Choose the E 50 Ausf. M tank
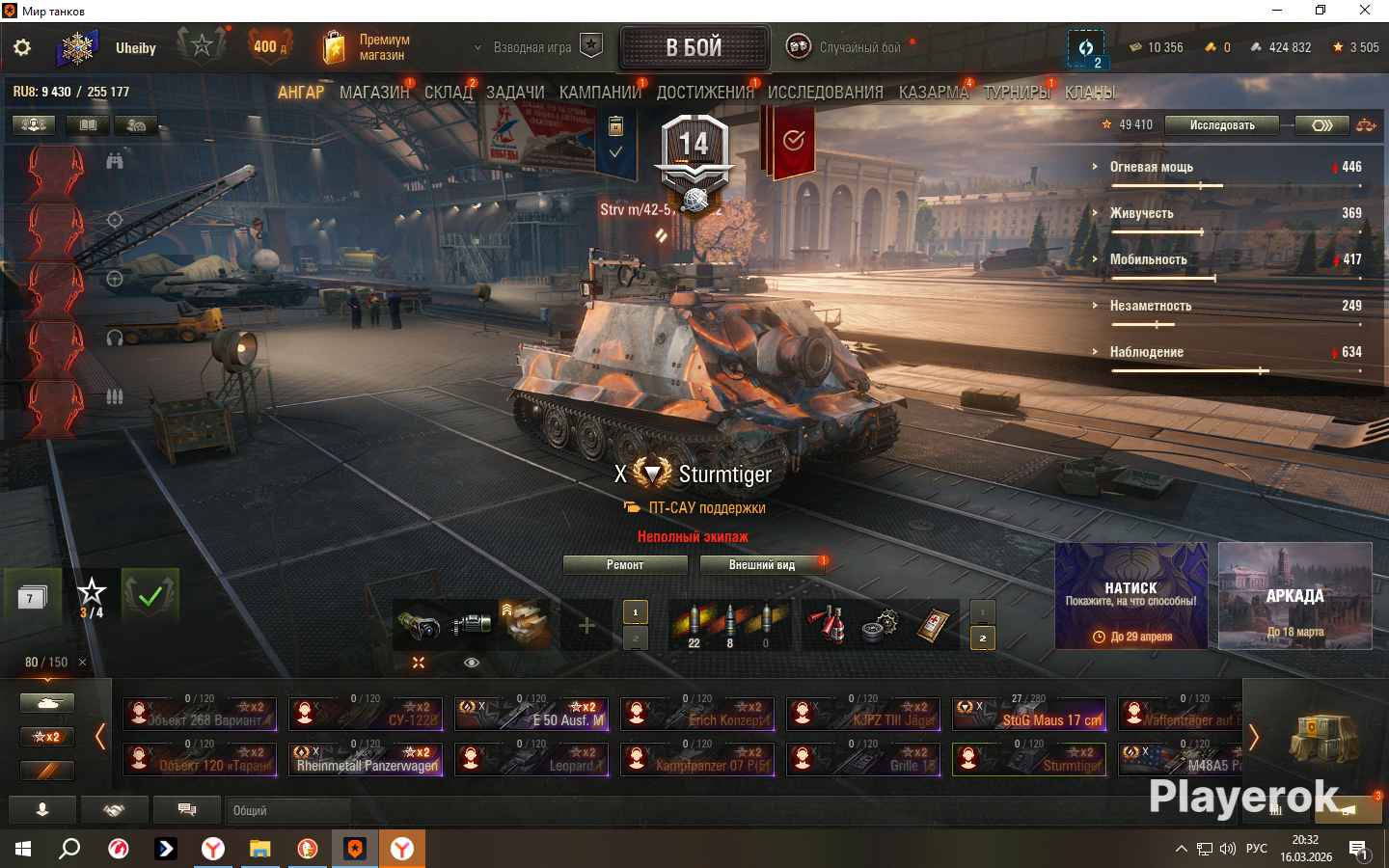This screenshot has height=868, width=1389. [x=531, y=714]
